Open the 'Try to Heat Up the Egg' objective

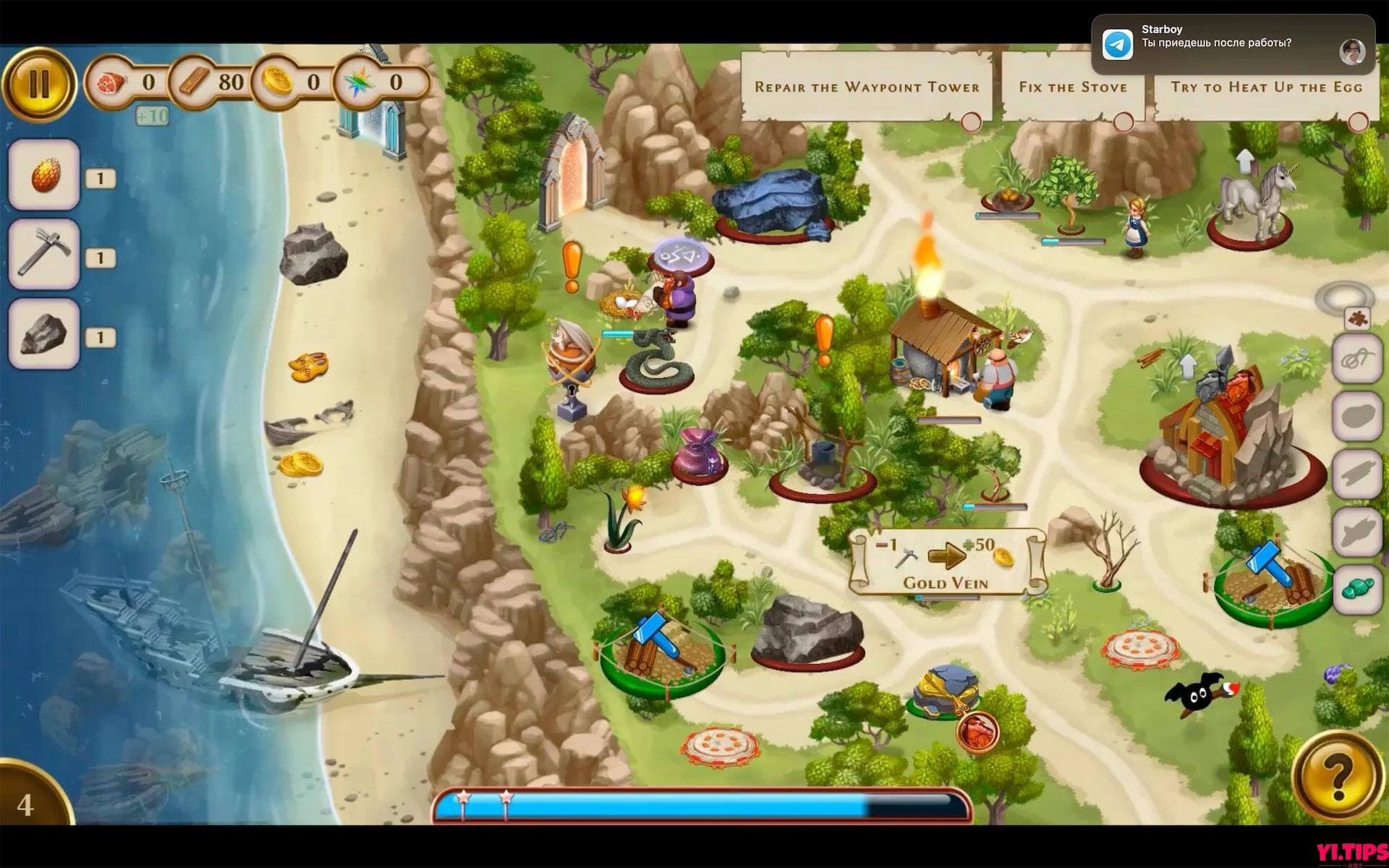point(1266,87)
